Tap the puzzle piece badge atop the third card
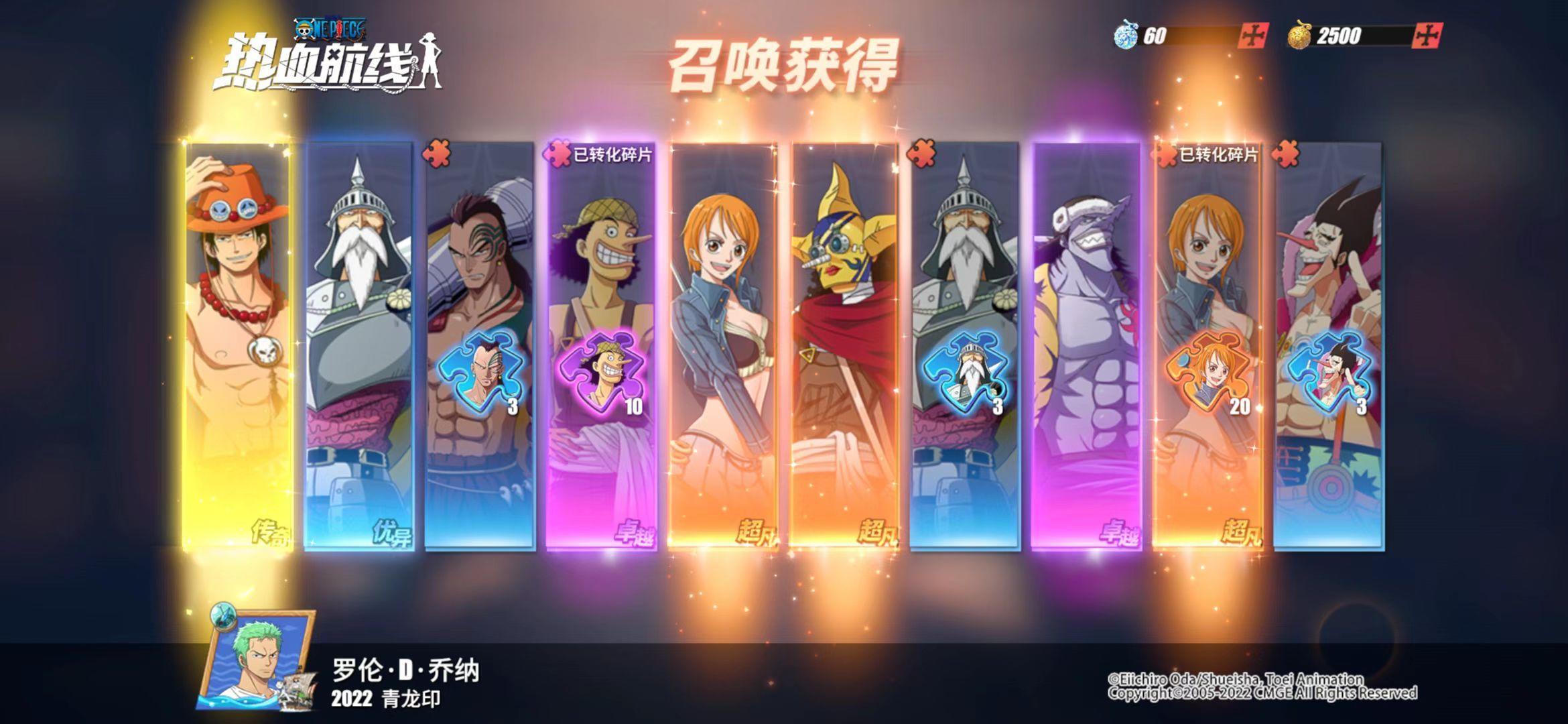 436,153
